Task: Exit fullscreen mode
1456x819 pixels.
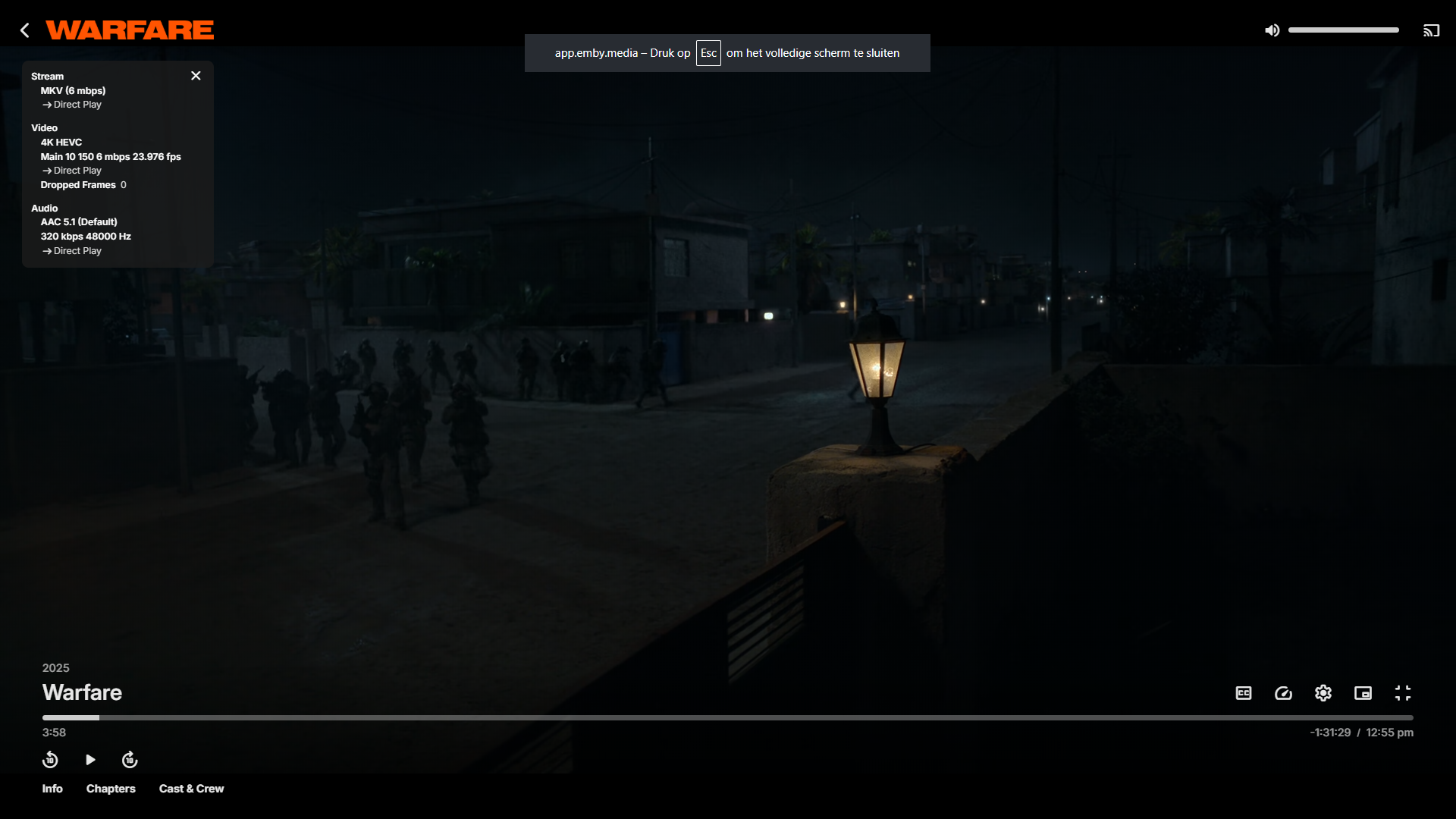Action: point(1403,693)
